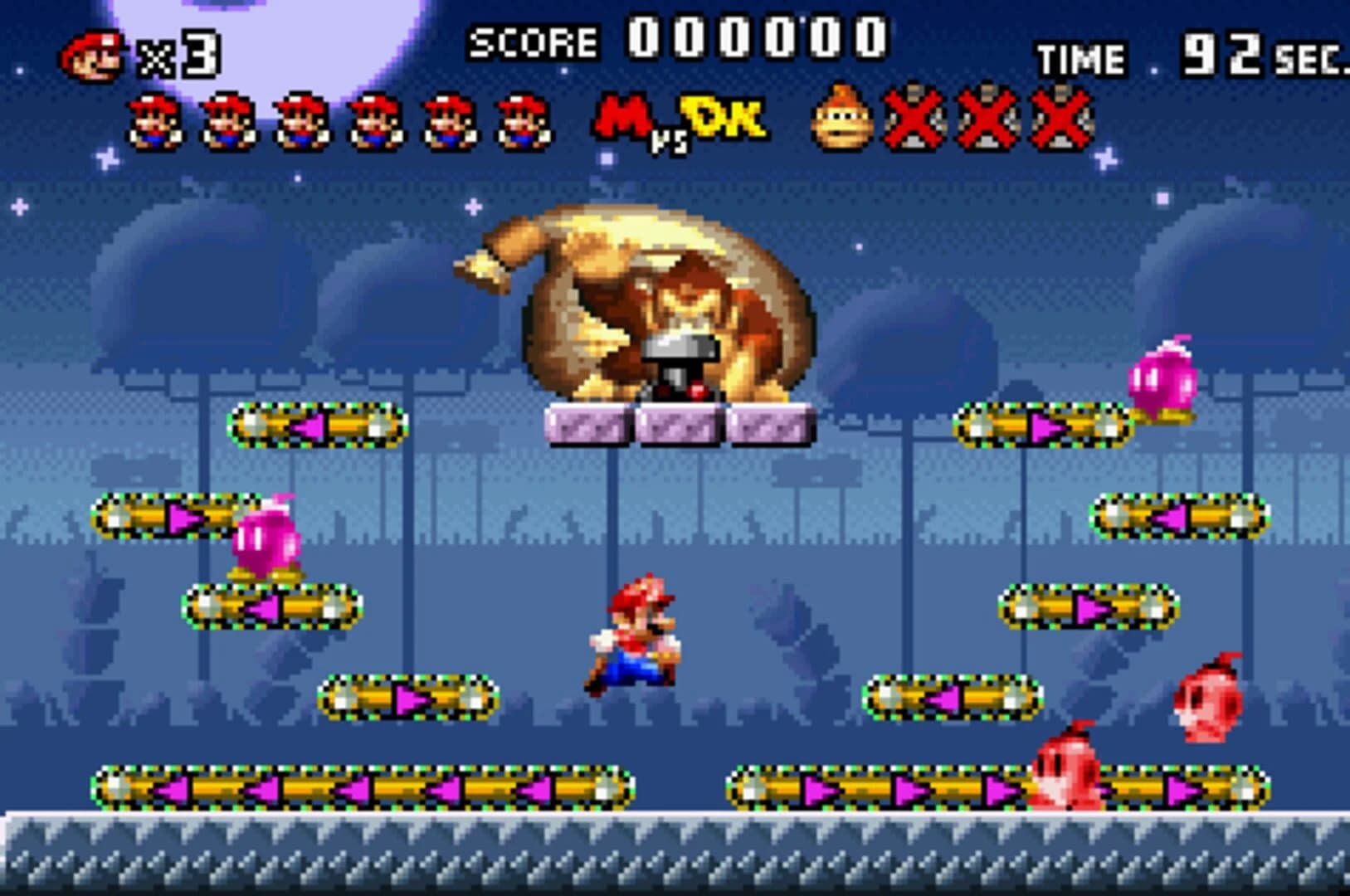
Task: Click the Donkey Kong sprite at the top
Action: point(664,307)
